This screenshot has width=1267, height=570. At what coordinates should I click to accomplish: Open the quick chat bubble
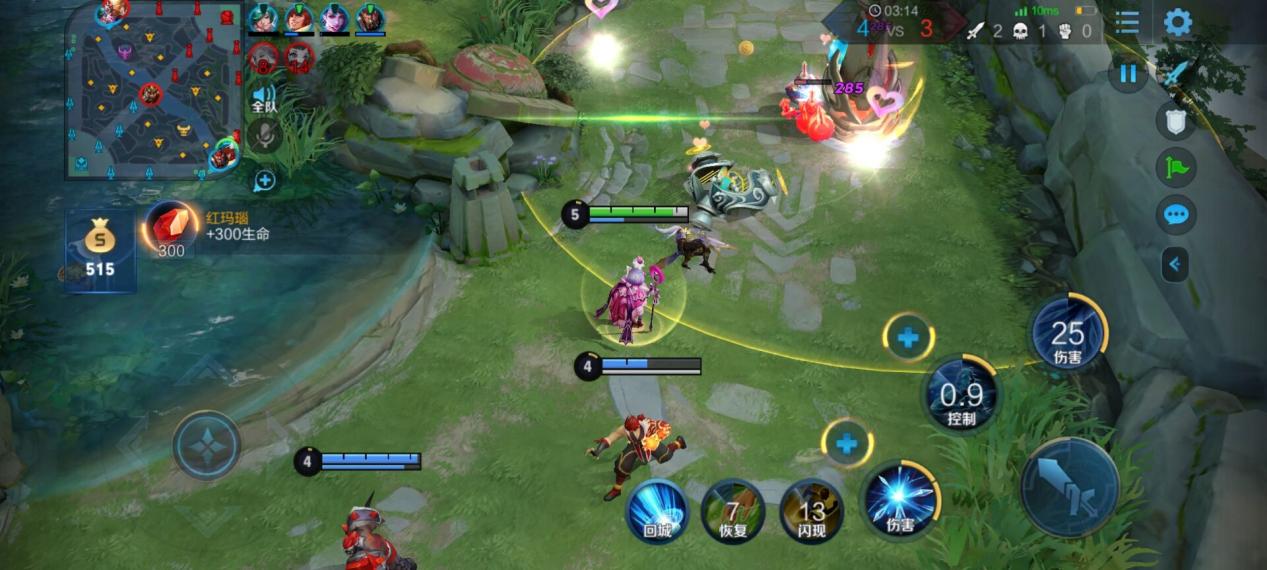(1176, 214)
